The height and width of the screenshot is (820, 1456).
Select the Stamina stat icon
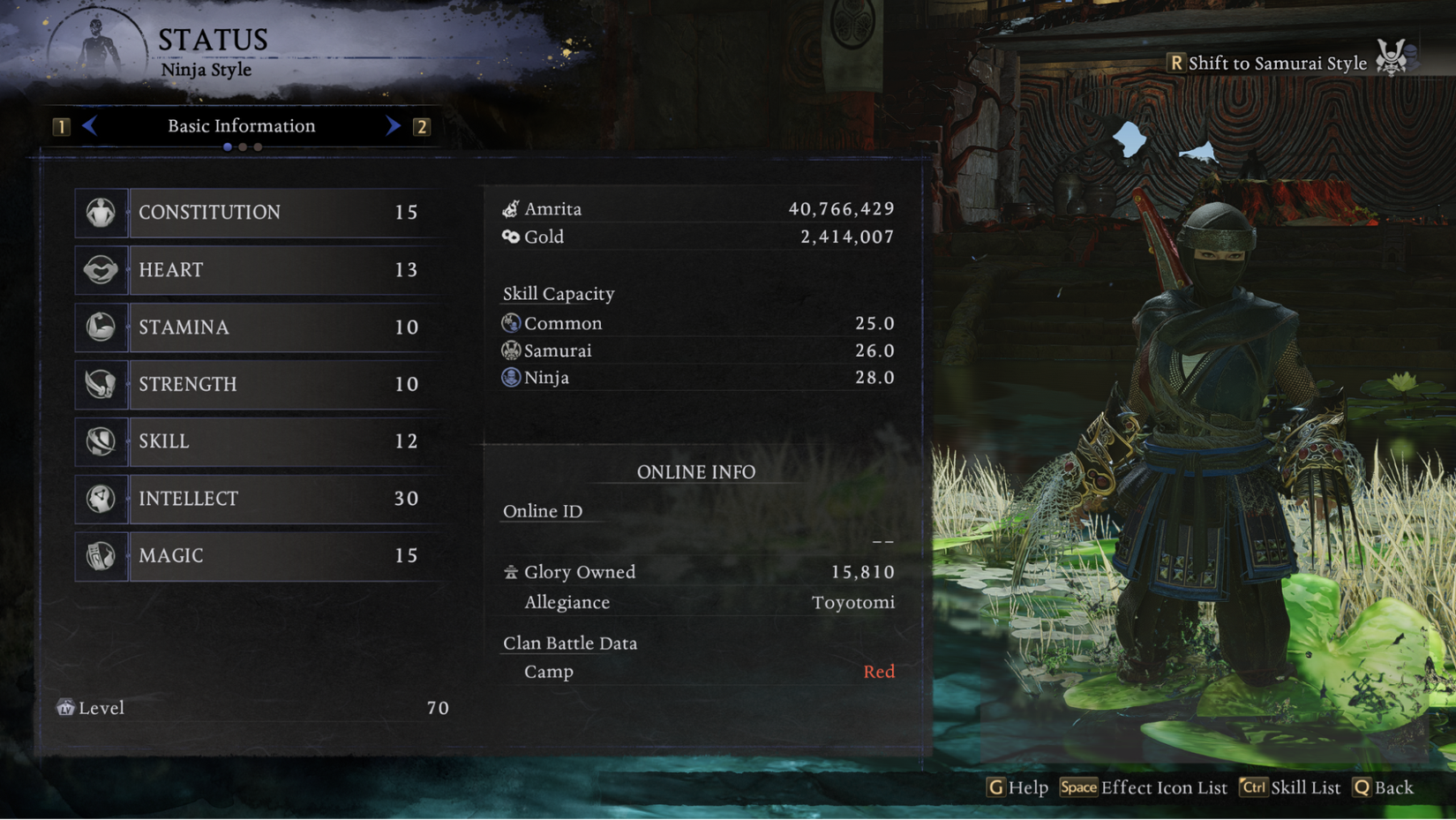click(x=101, y=327)
